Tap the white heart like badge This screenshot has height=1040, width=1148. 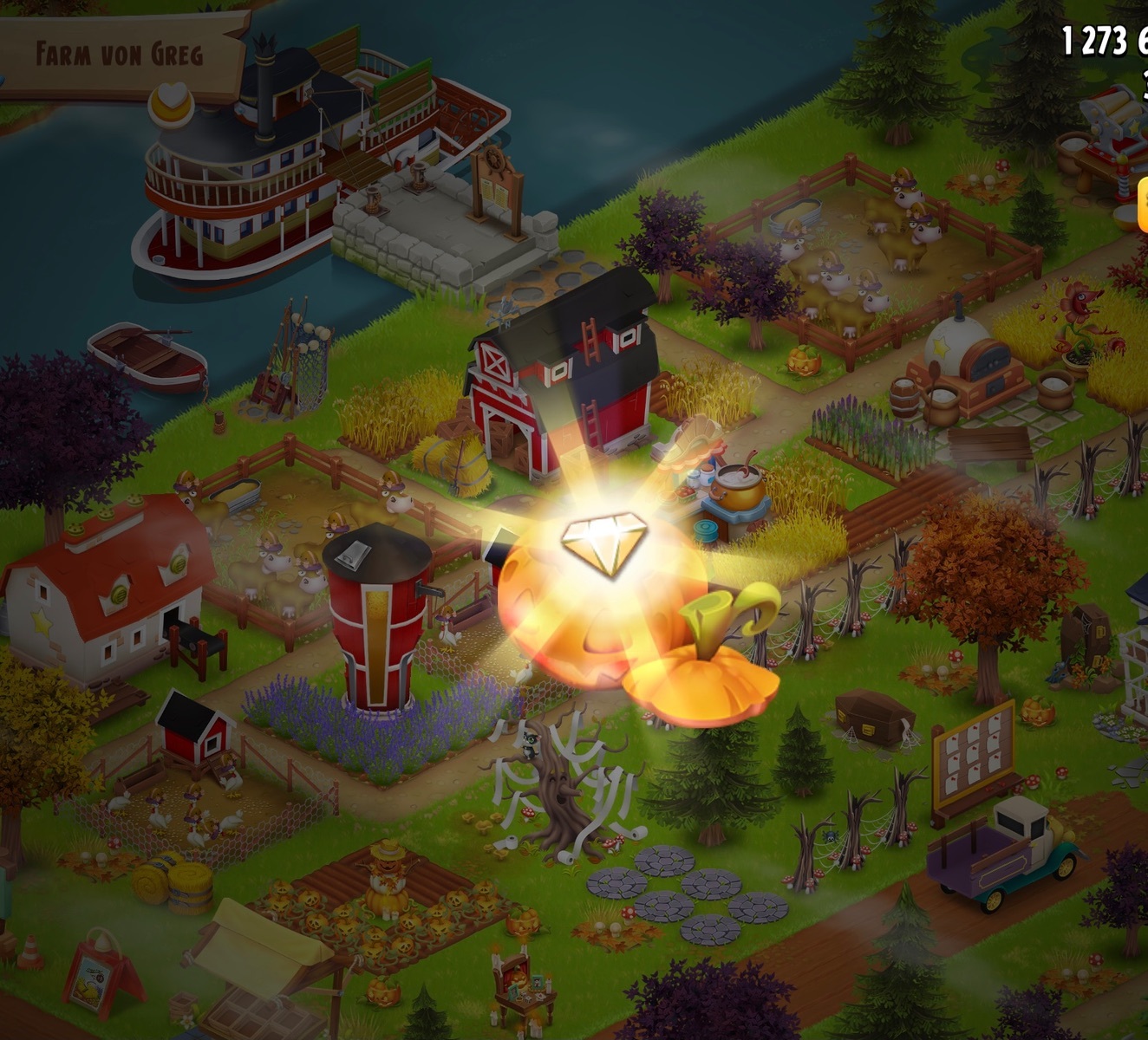point(170,103)
